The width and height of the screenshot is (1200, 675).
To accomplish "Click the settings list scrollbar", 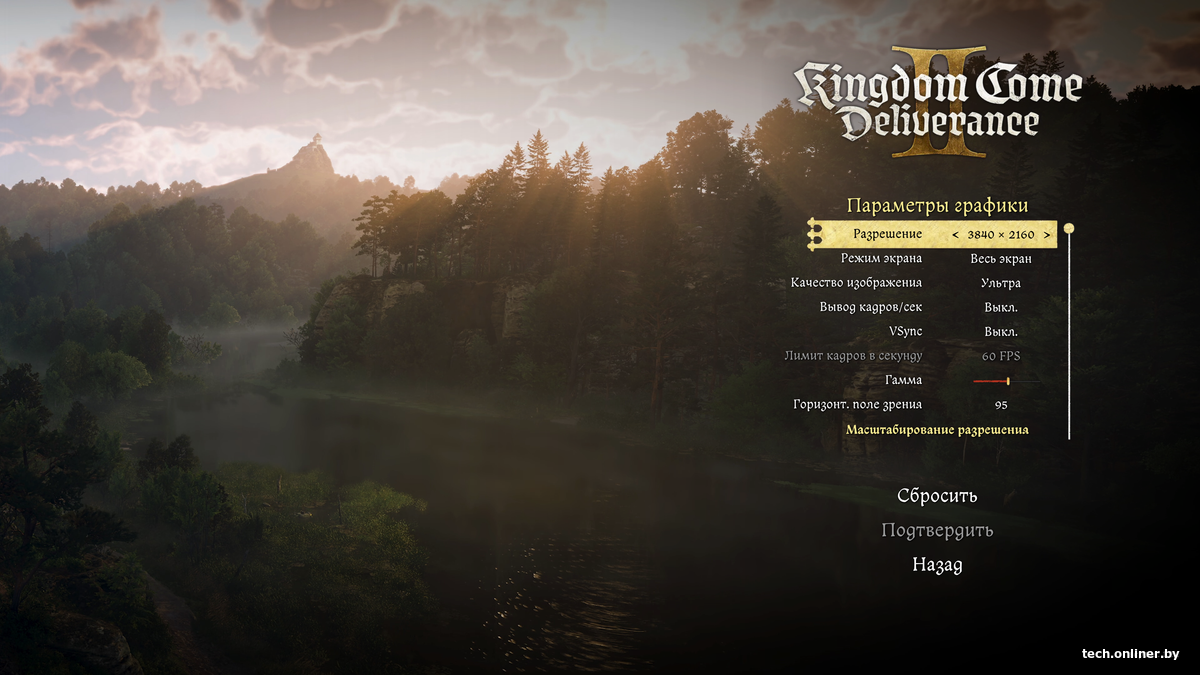I will click(x=1069, y=330).
